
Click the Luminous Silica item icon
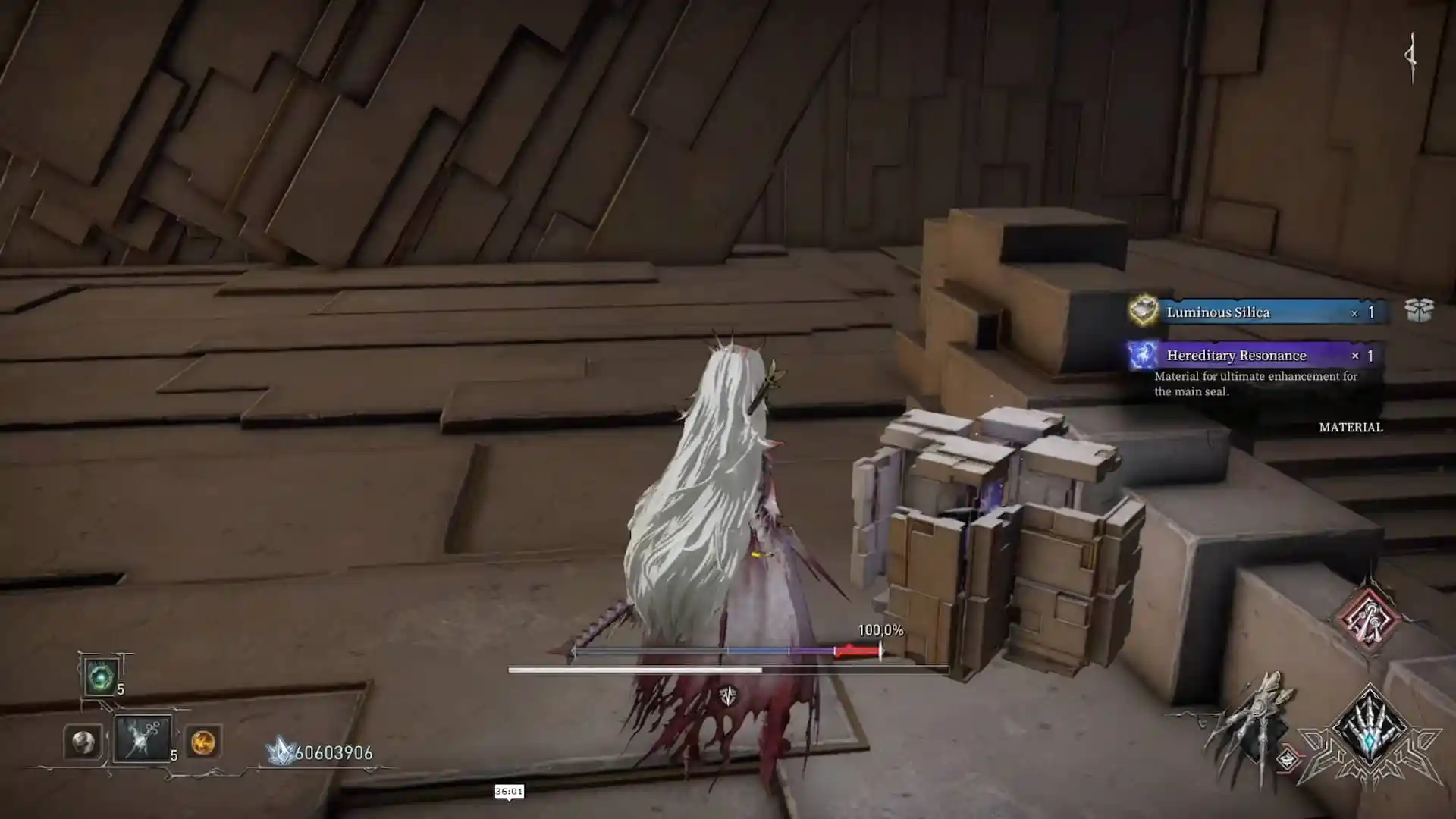coord(1146,311)
